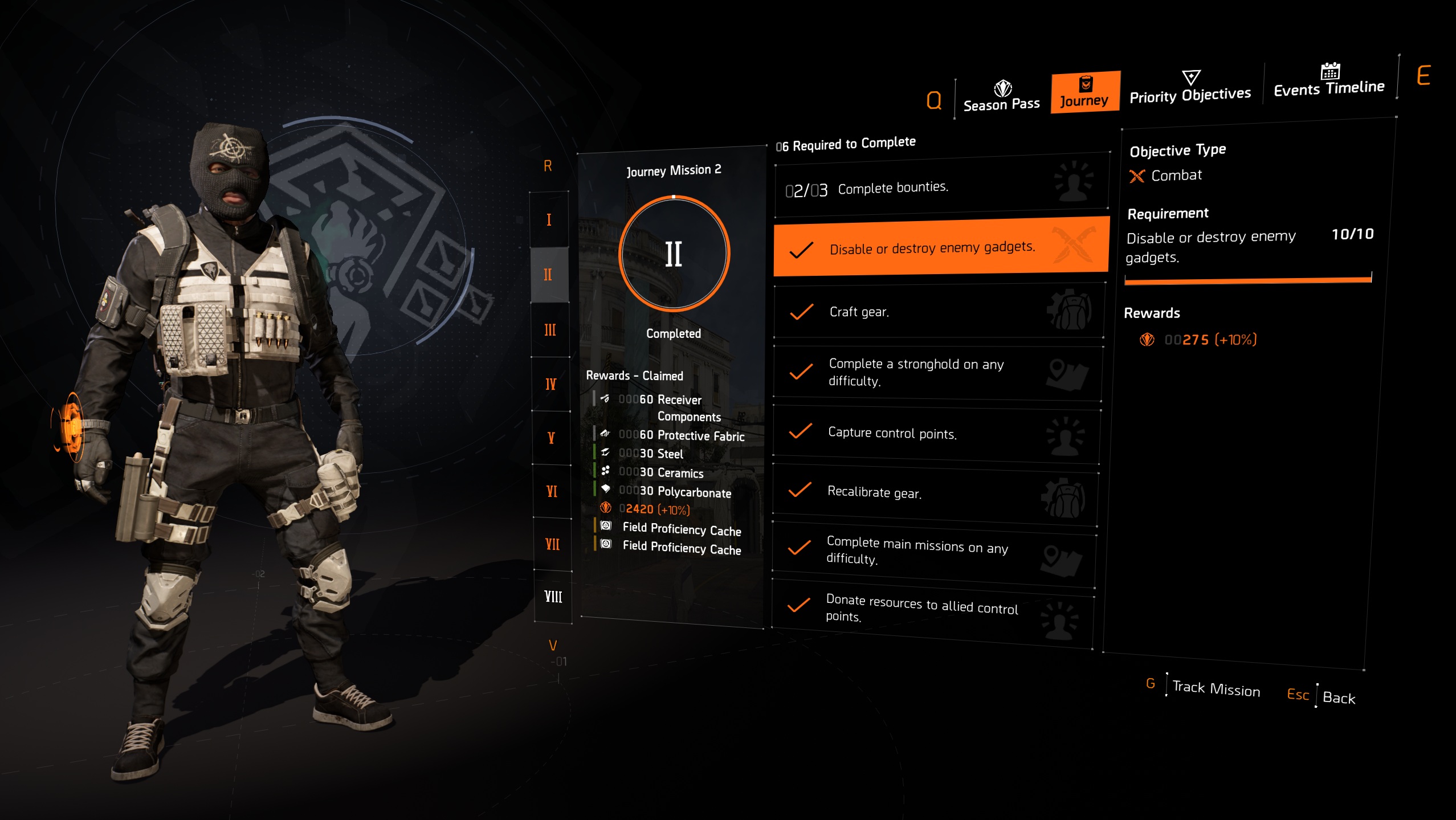Image resolution: width=1456 pixels, height=820 pixels.
Task: Click Back to exit the menu
Action: pyautogui.click(x=1340, y=697)
